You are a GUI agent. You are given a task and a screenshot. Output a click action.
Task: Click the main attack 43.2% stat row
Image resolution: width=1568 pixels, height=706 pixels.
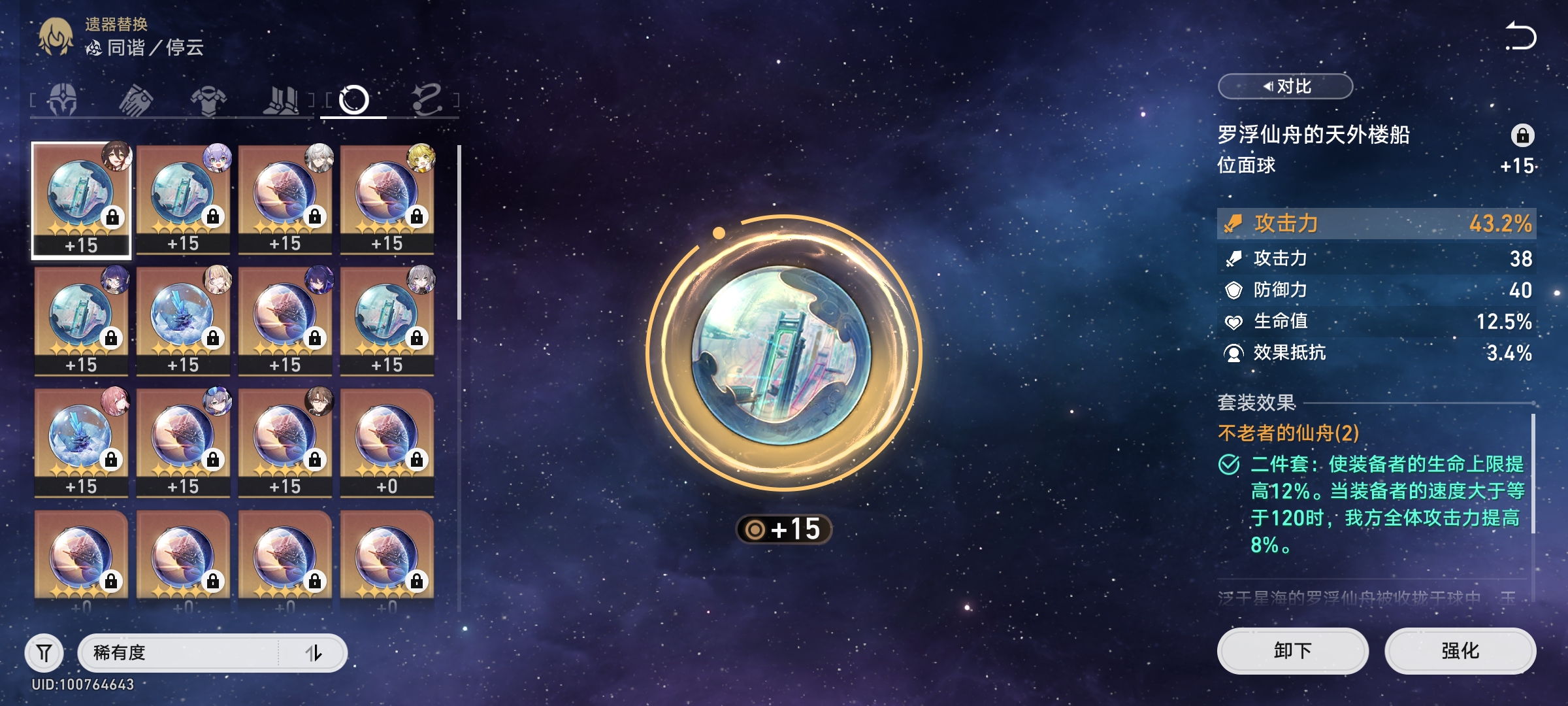pos(1376,224)
